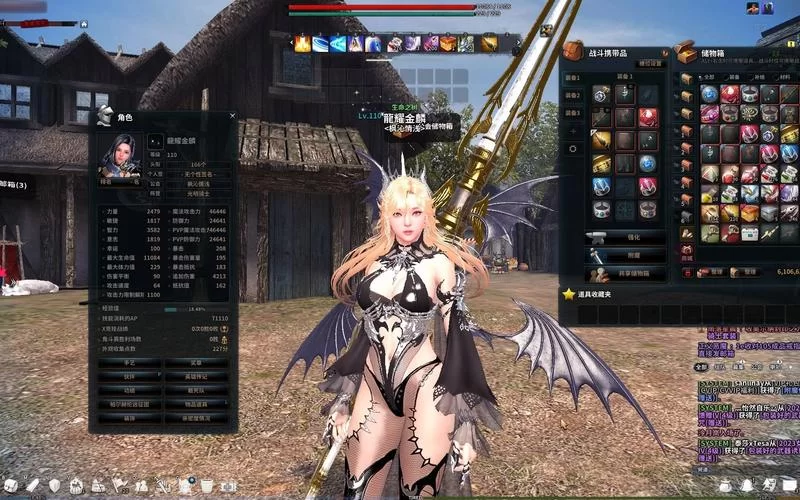This screenshot has height=500, width=800.
Task: Open the 共享储物箱 shared storage
Action: 624,272
